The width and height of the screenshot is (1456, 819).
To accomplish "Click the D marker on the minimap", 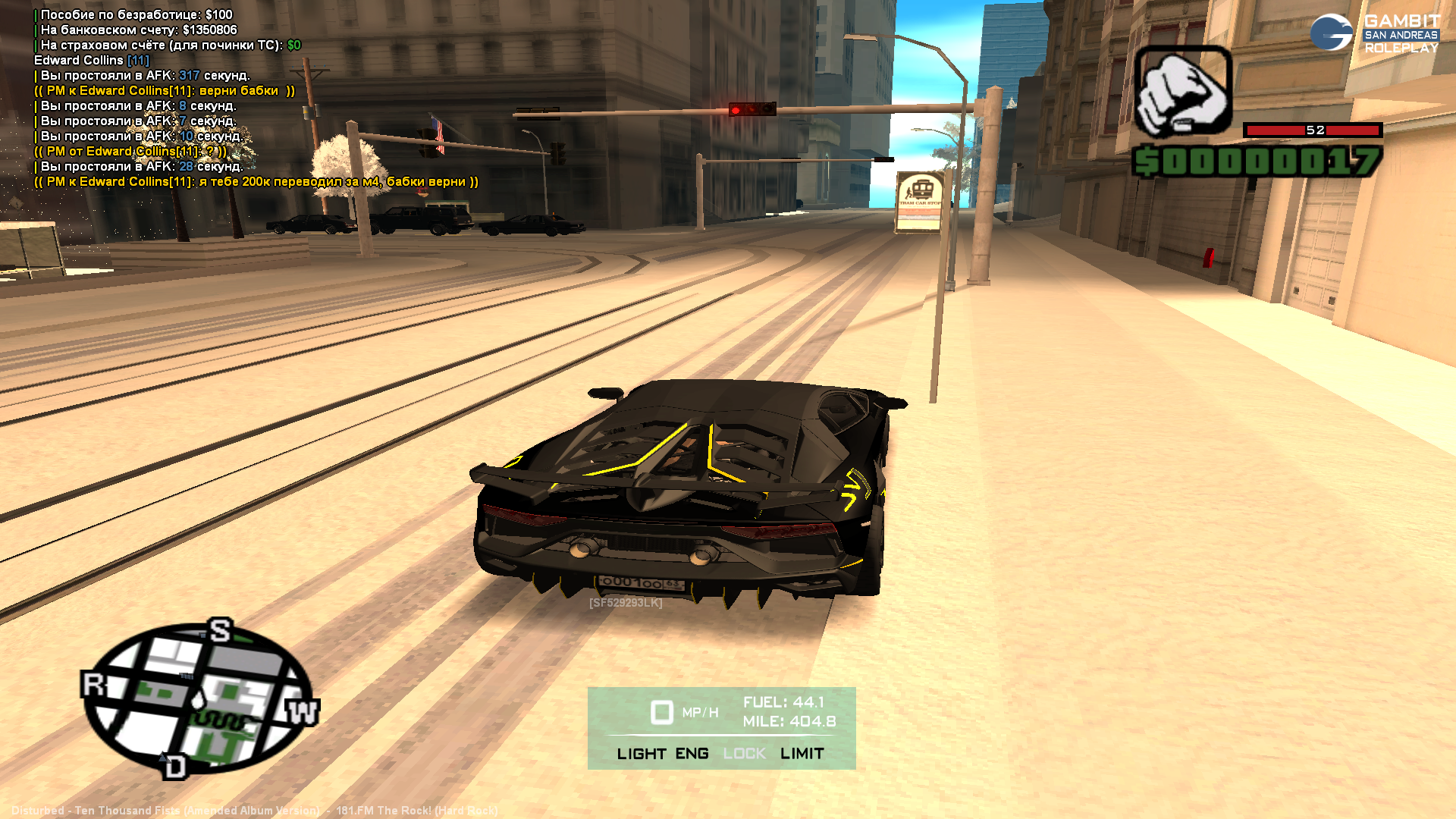I will pyautogui.click(x=174, y=767).
